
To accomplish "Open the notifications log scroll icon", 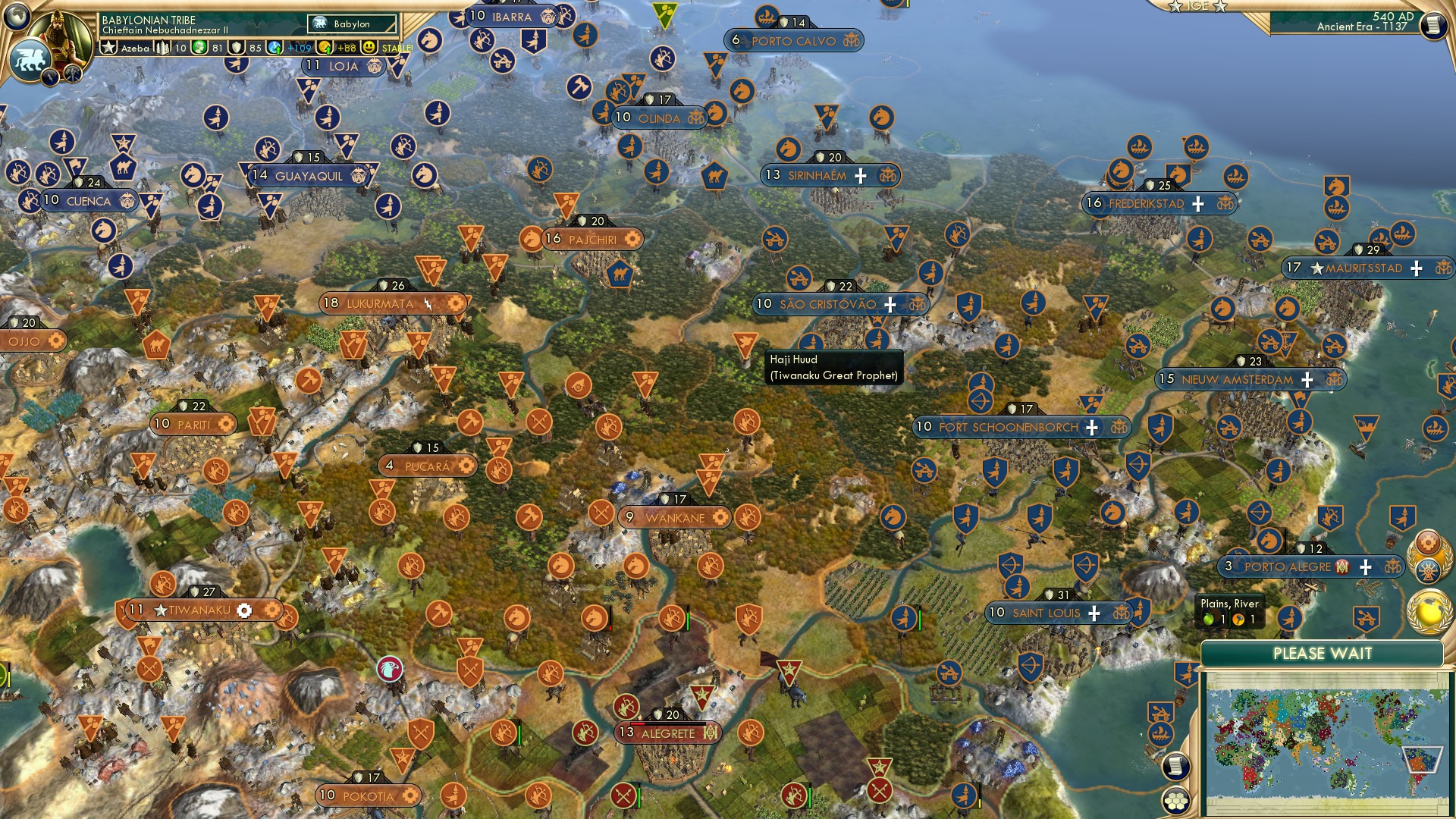I will click(1175, 766).
